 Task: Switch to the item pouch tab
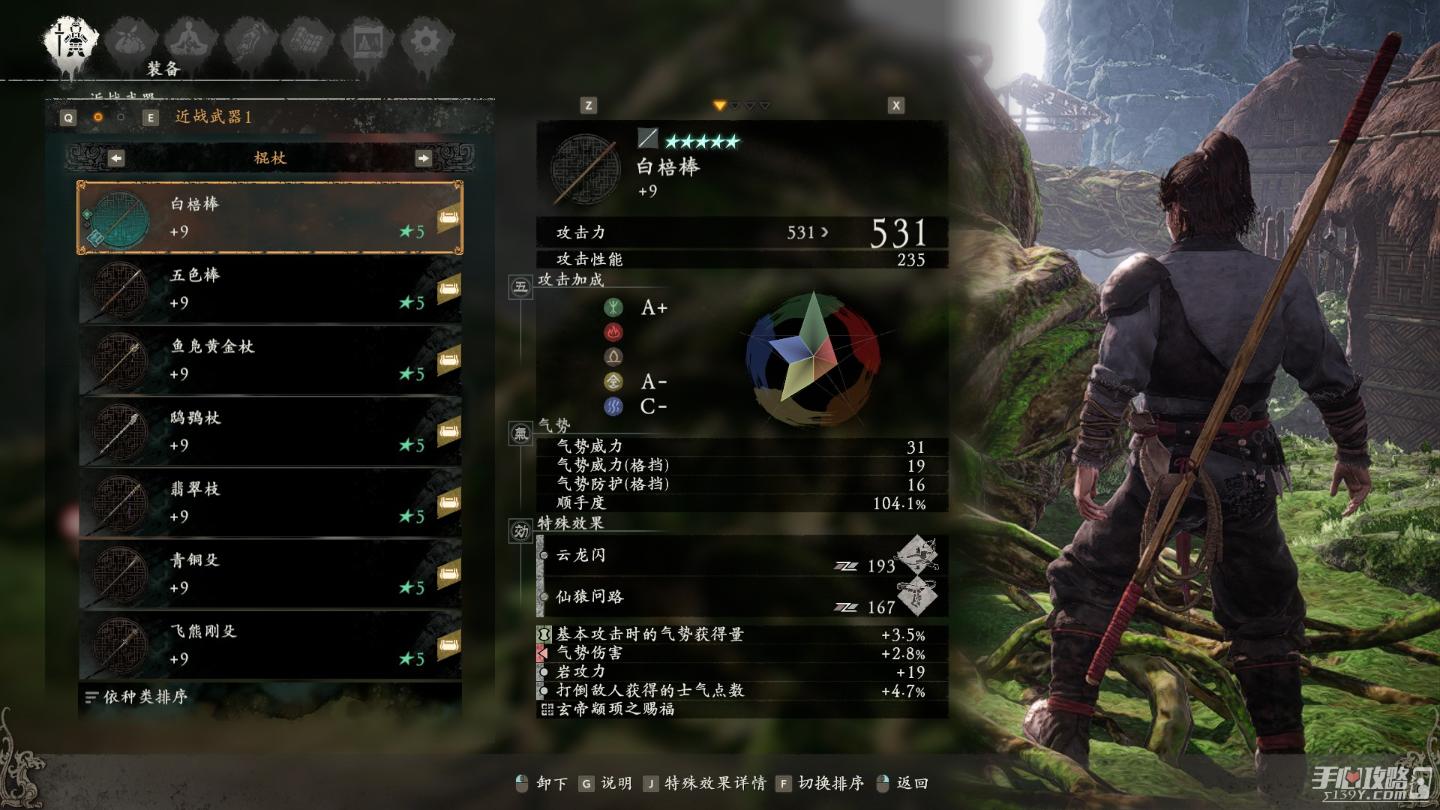[x=127, y=40]
